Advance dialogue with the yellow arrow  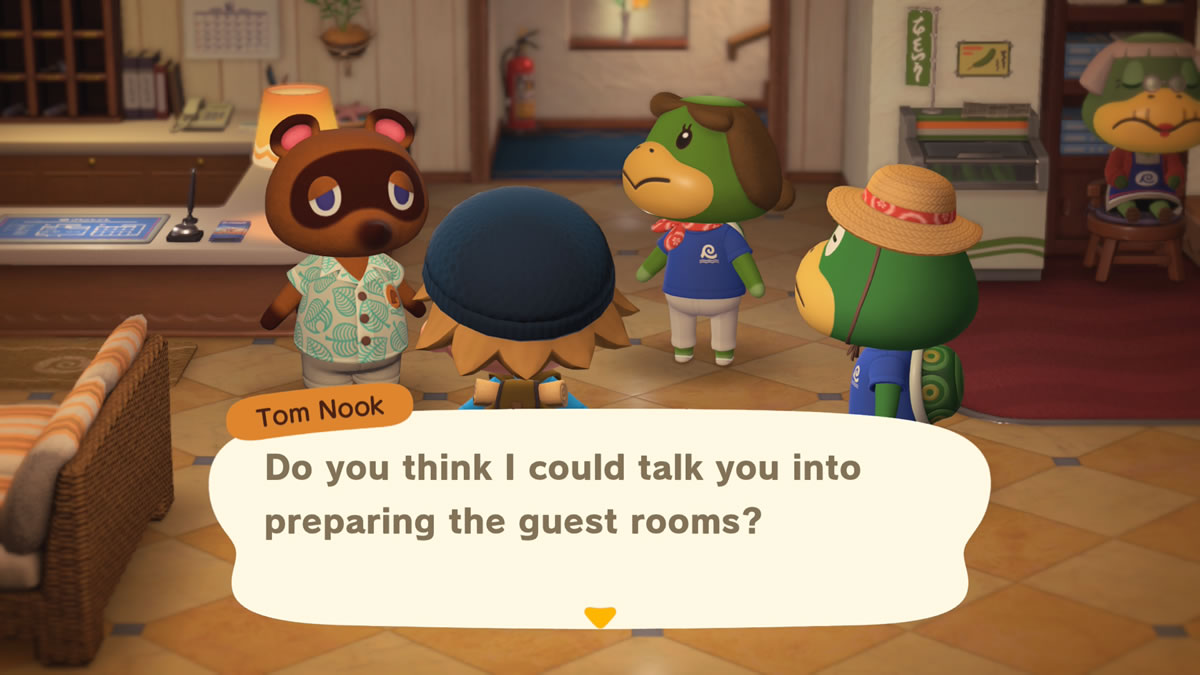point(599,617)
